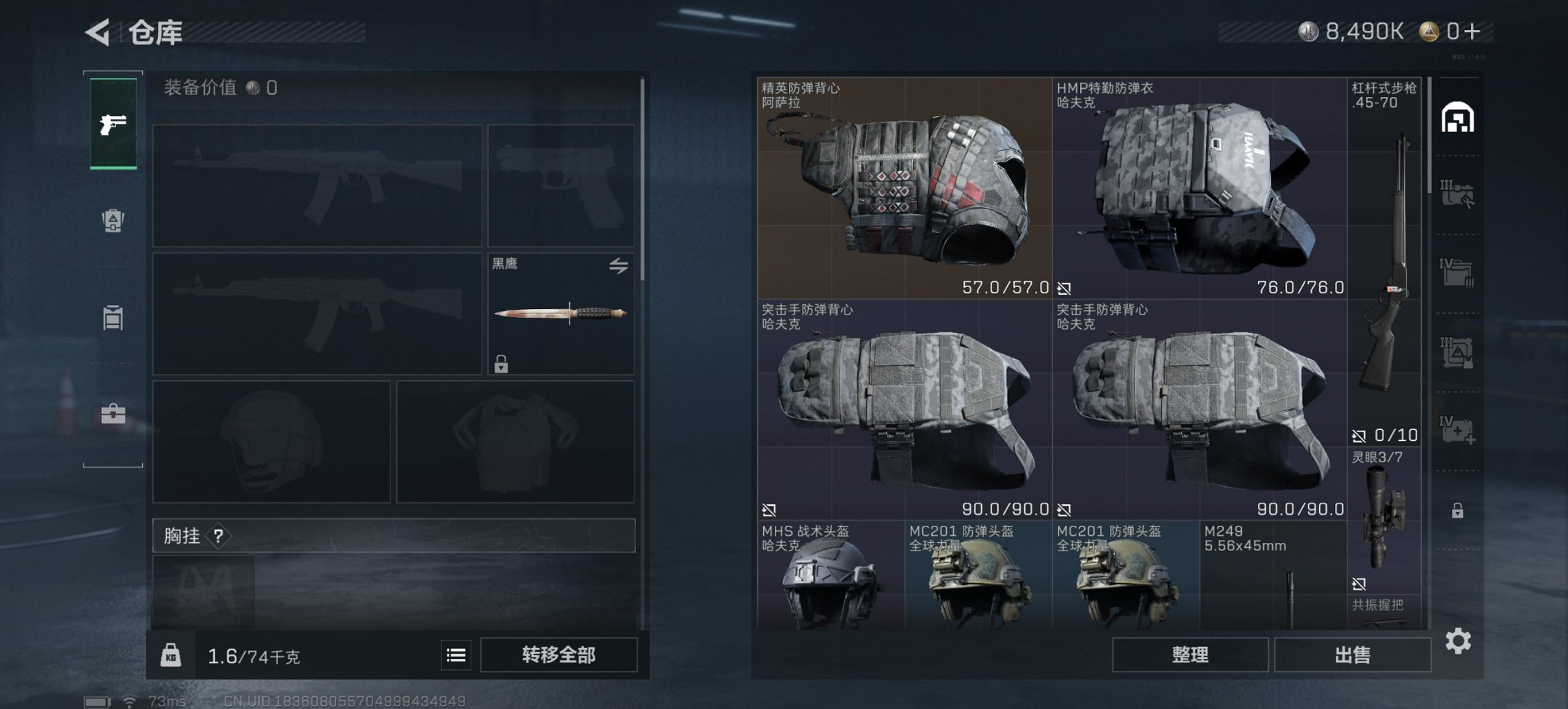Go back using the arrow beside 仓库
Image resolution: width=1568 pixels, height=709 pixels.
pos(98,32)
